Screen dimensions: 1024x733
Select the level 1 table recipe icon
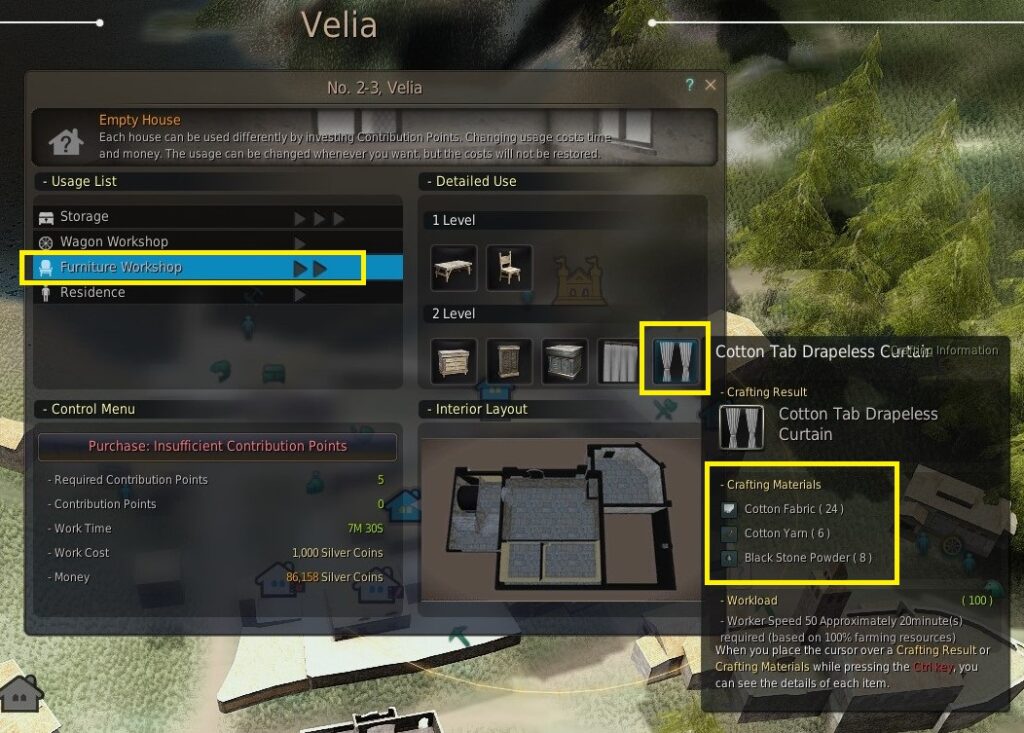[x=454, y=268]
